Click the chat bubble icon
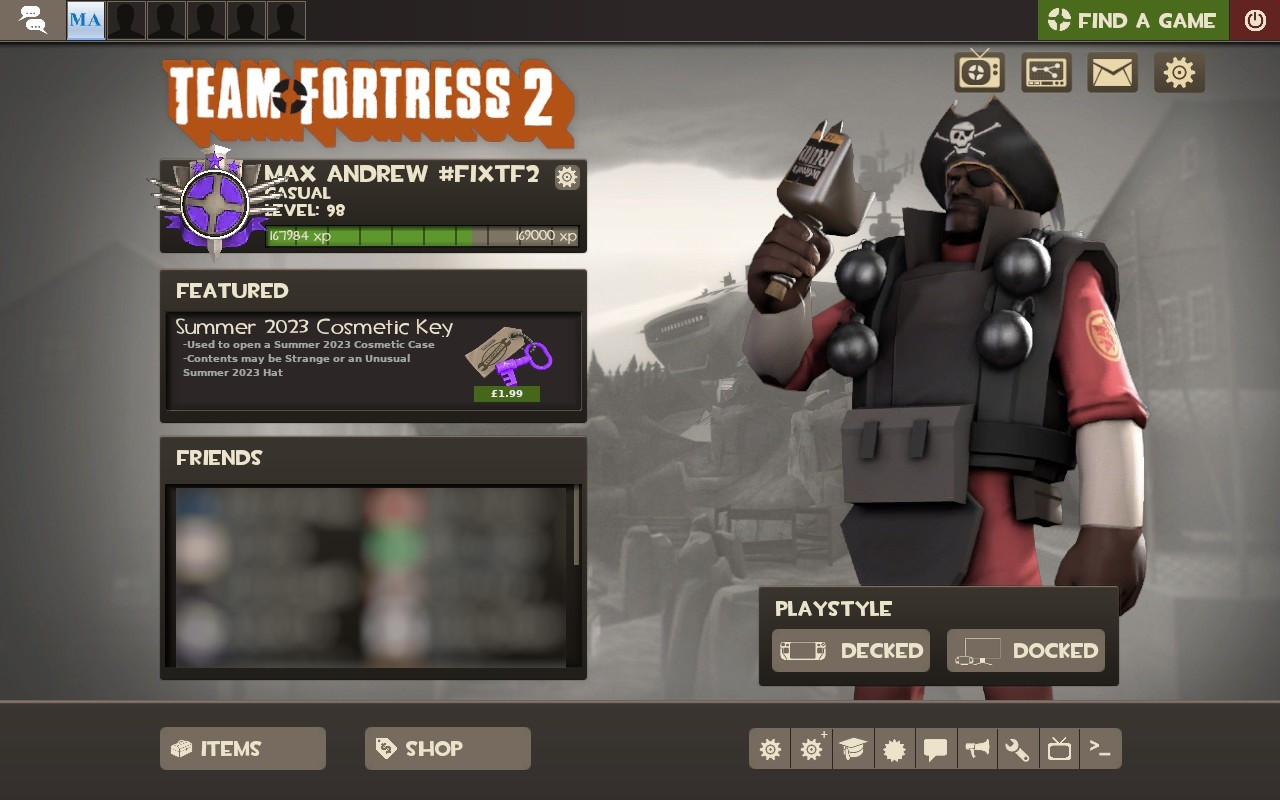Viewport: 1280px width, 800px height. [936, 748]
